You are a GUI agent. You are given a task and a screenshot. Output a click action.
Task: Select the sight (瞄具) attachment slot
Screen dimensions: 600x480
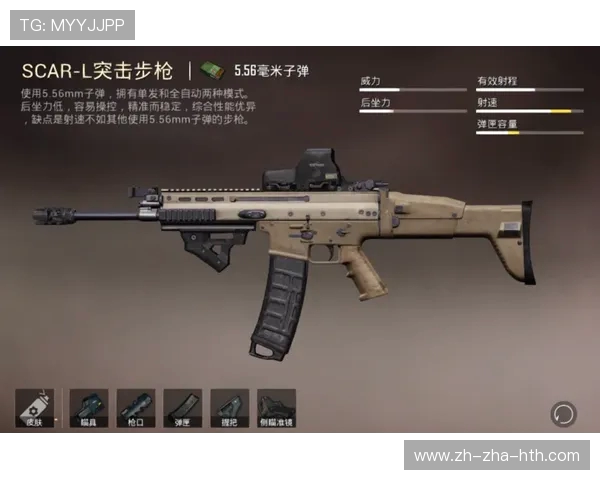tap(88, 408)
